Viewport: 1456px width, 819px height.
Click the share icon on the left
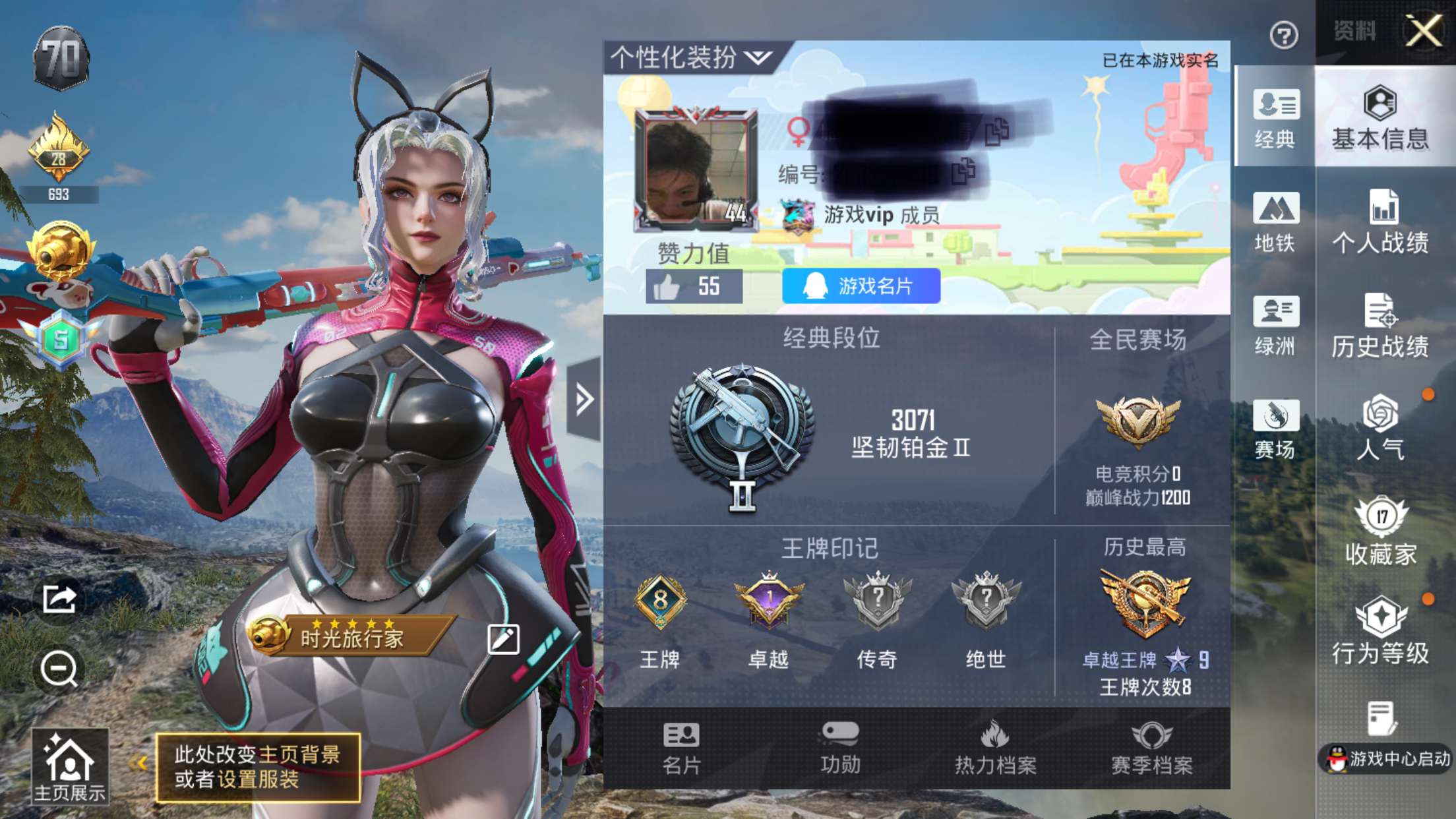[58, 599]
